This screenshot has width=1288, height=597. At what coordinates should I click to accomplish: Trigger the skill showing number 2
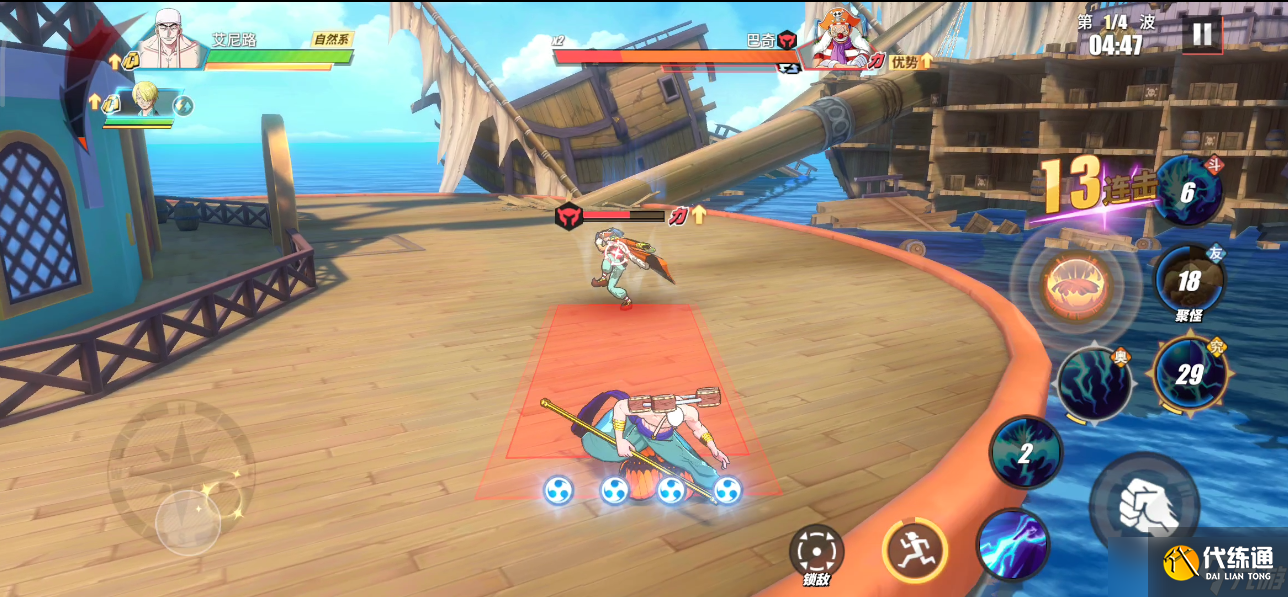(1026, 452)
